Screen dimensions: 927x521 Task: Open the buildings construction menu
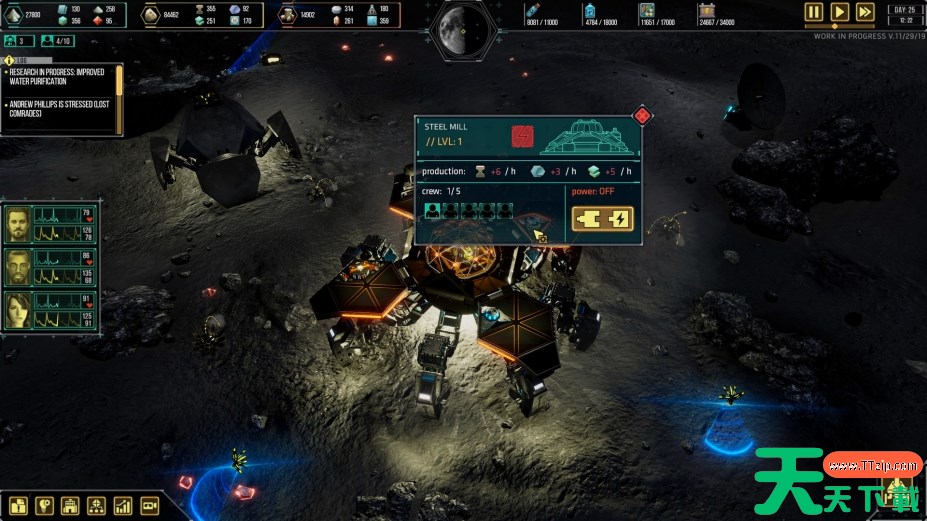[x=71, y=506]
